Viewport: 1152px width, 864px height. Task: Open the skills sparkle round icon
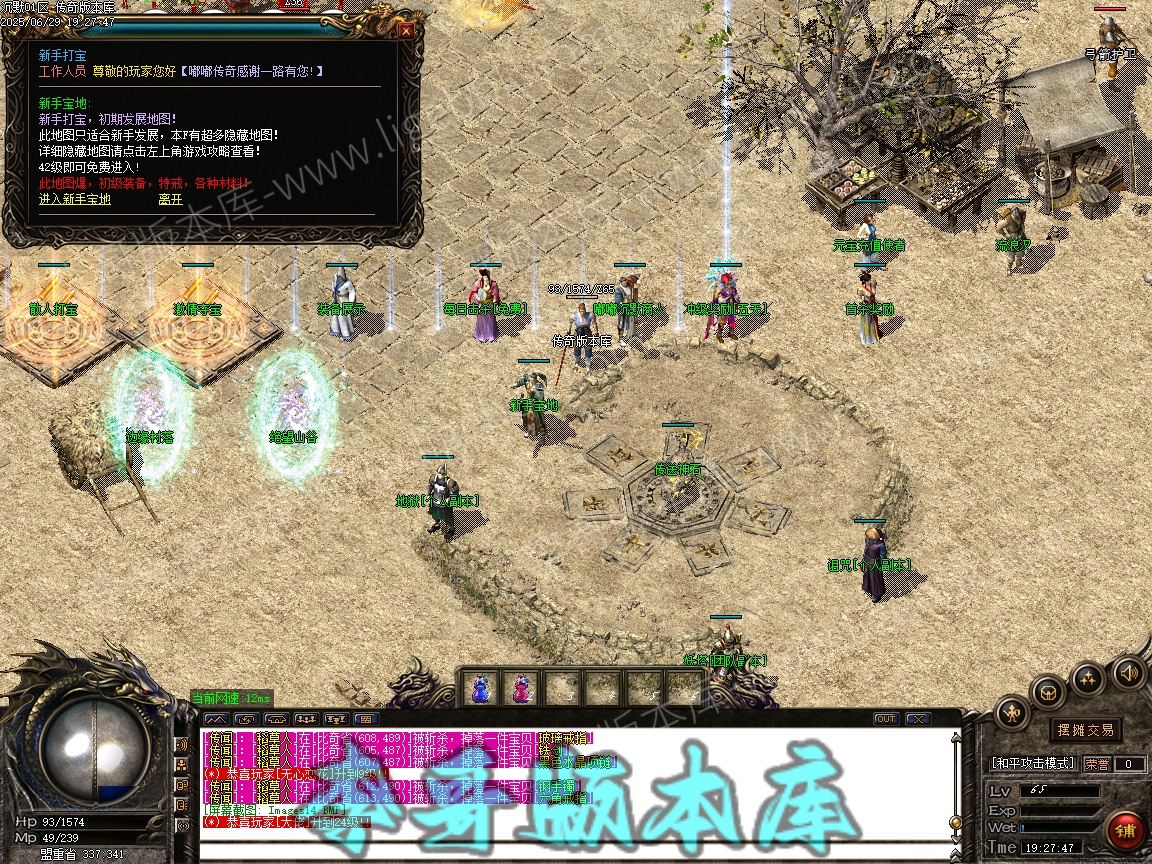coord(1088,679)
